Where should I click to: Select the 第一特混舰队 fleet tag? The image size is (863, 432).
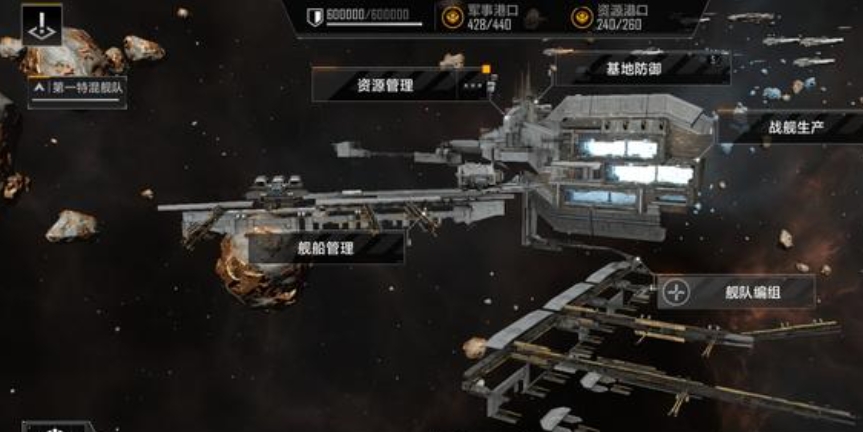78,88
